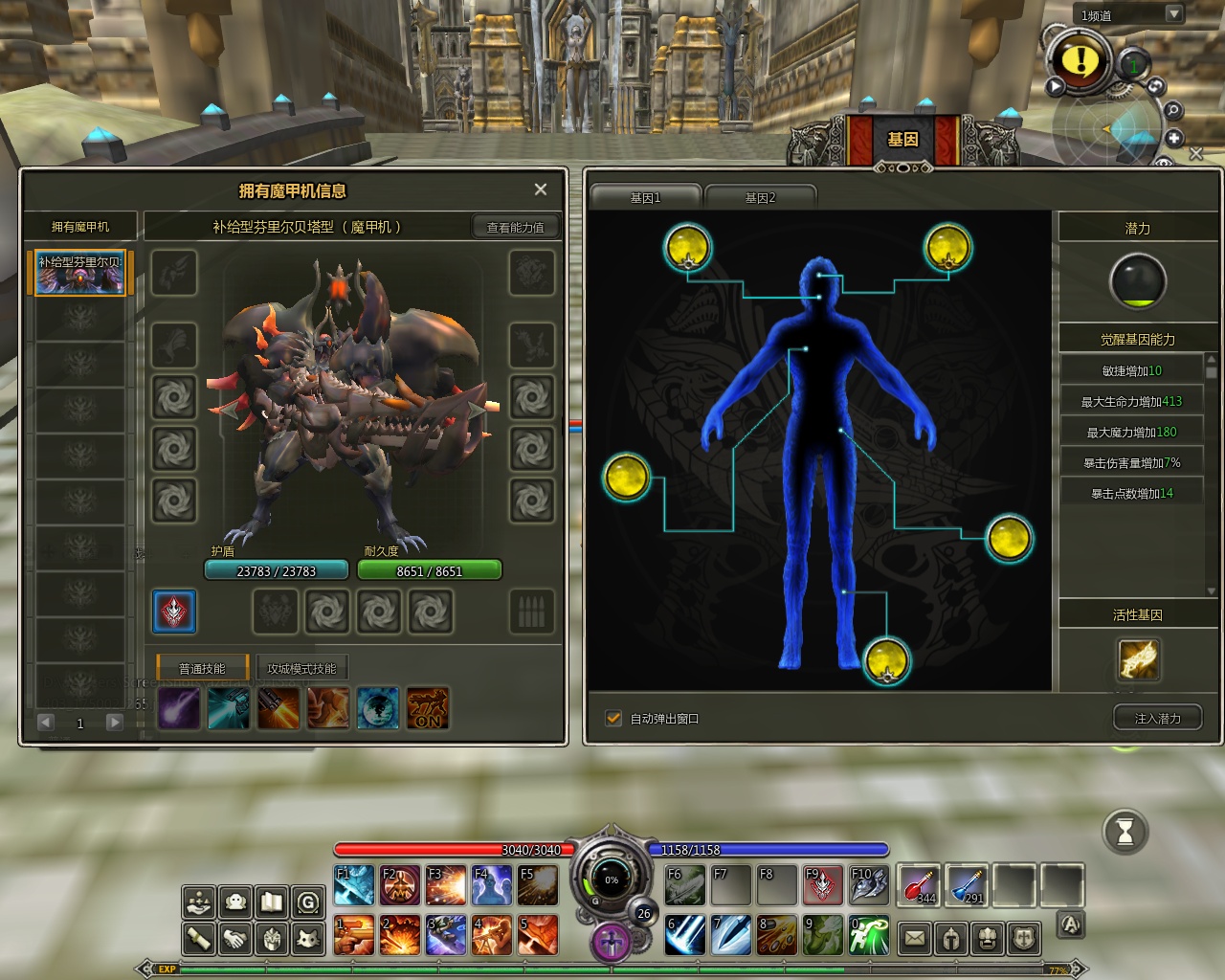Click the 注入潜力 inject potential button
Viewport: 1225px width, 980px height.
[x=1157, y=718]
